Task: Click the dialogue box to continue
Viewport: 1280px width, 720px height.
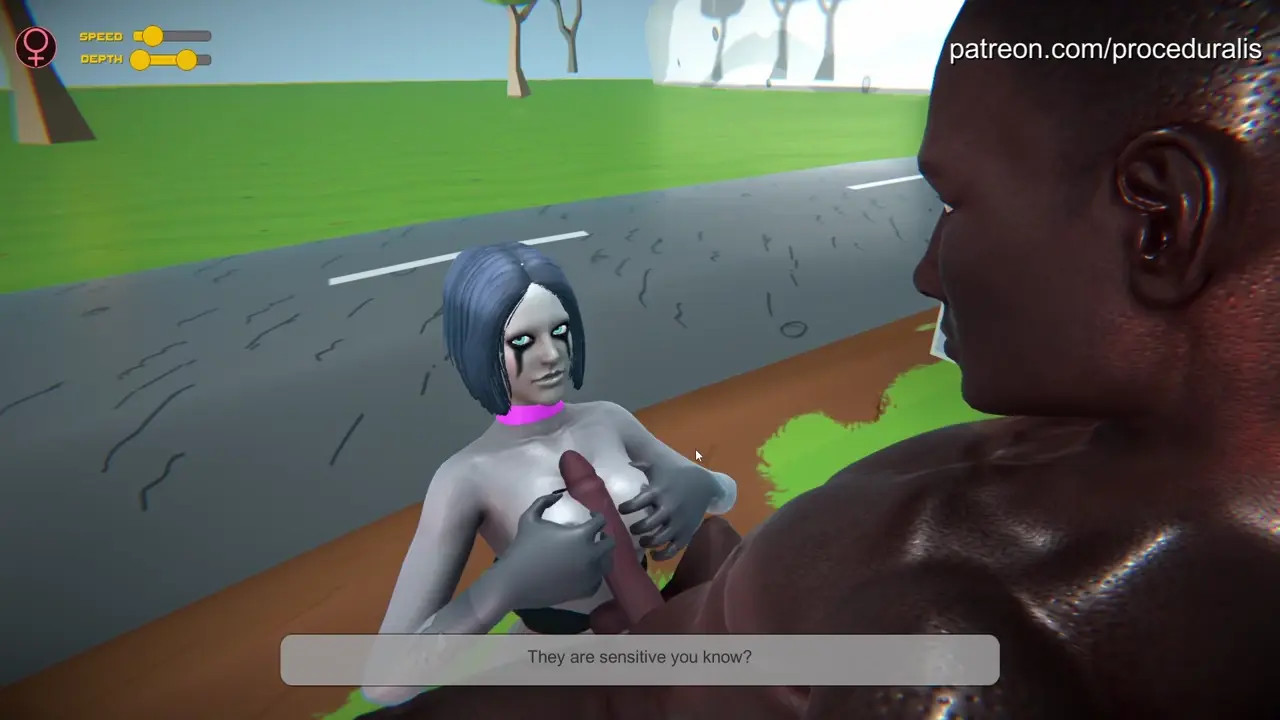Action: point(639,659)
